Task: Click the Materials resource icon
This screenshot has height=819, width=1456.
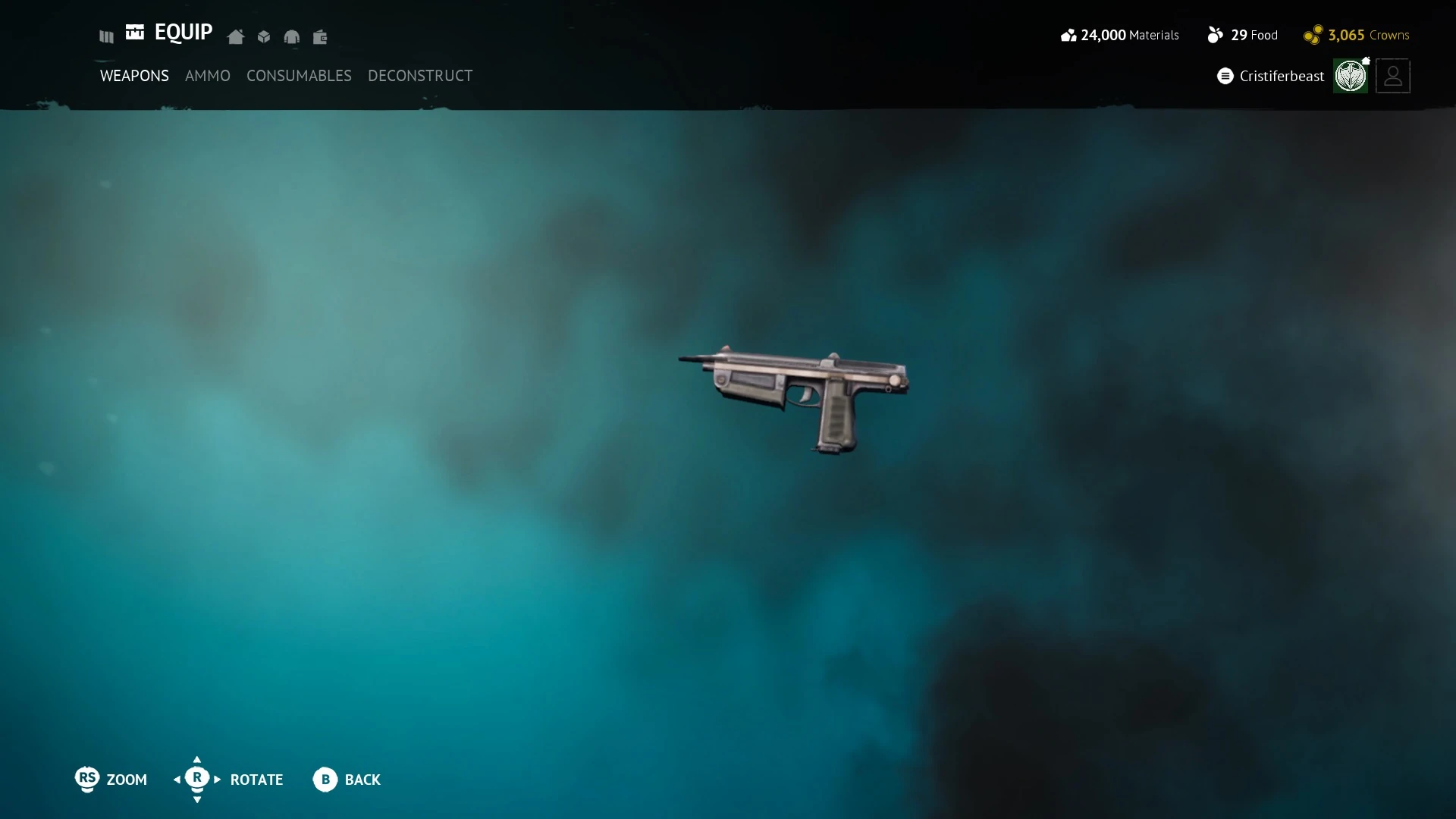Action: 1069,34
